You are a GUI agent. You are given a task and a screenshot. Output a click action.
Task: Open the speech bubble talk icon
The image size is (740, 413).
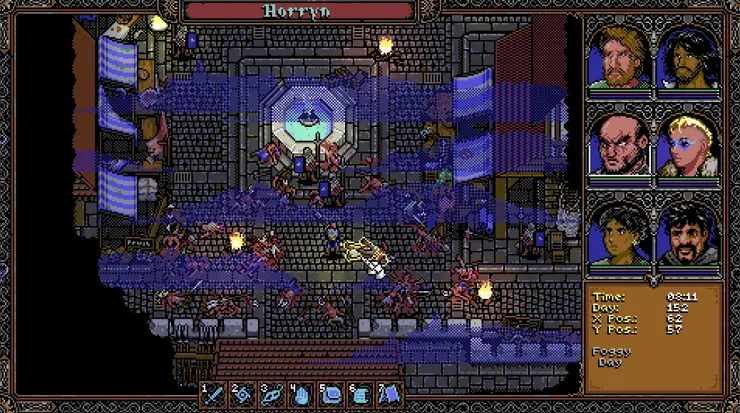click(333, 393)
